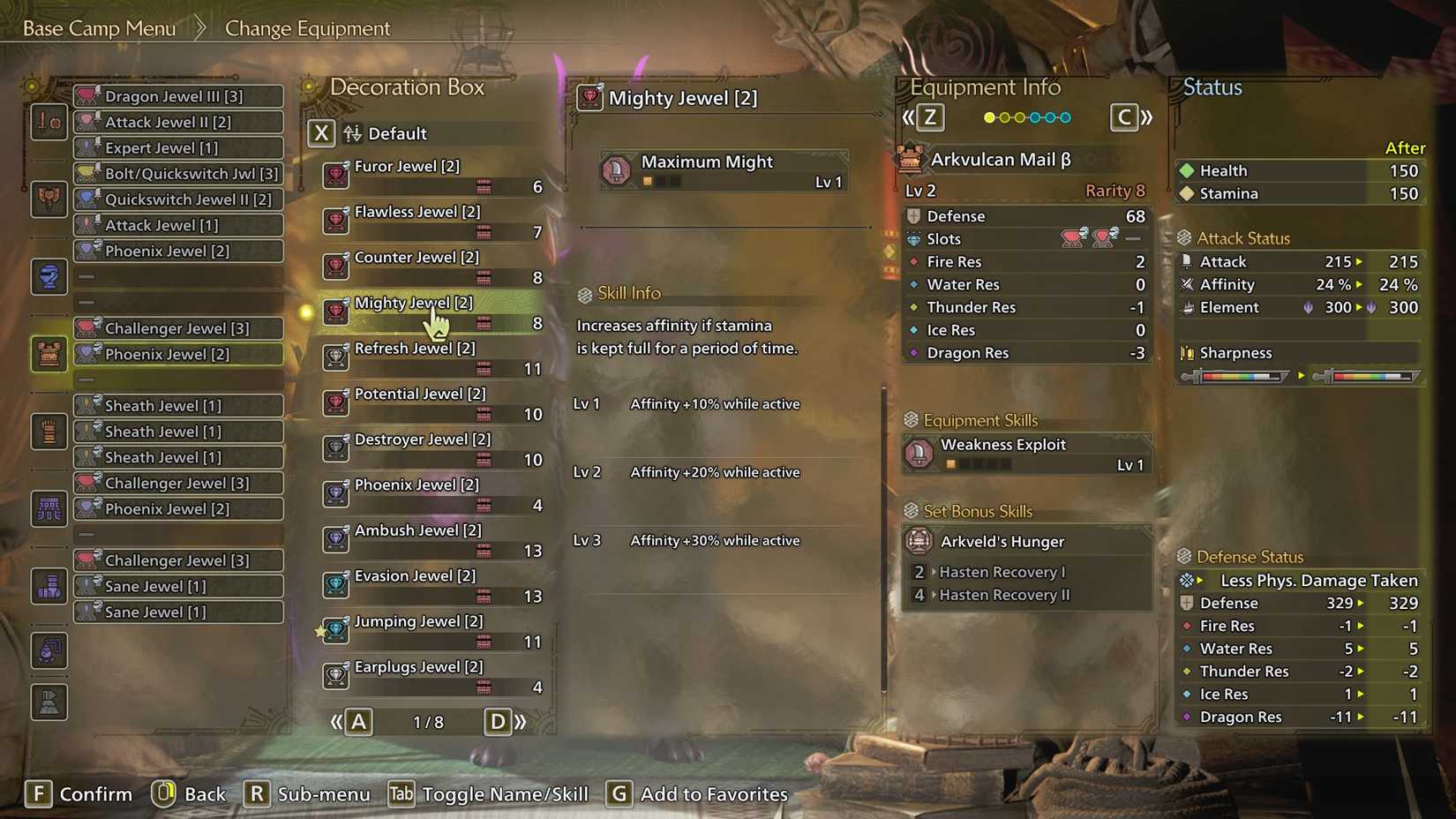Click the Maximum Might skill icon
The image size is (1456, 819).
(618, 171)
